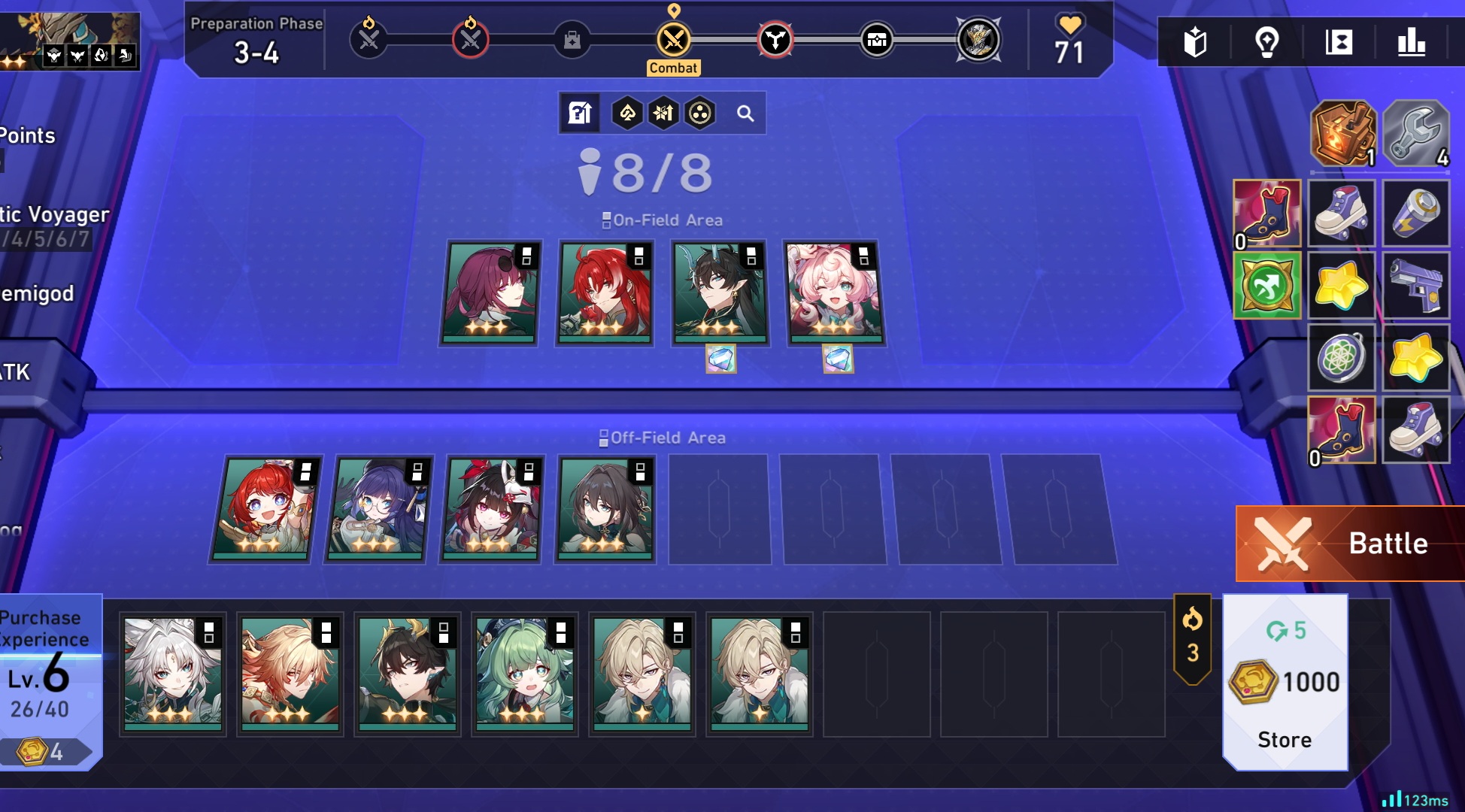Toggle the upgrade-arrow filter in the filter bar
The height and width of the screenshot is (812, 1465).
click(661, 114)
